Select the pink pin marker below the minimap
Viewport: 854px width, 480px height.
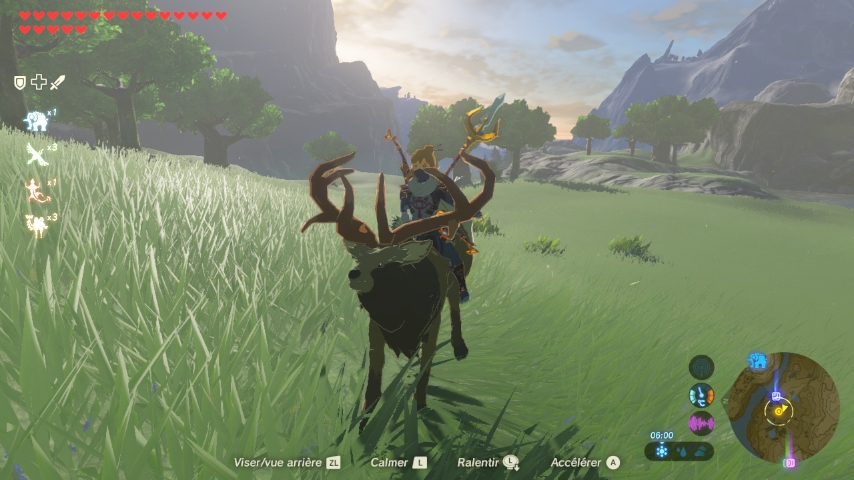[789, 462]
